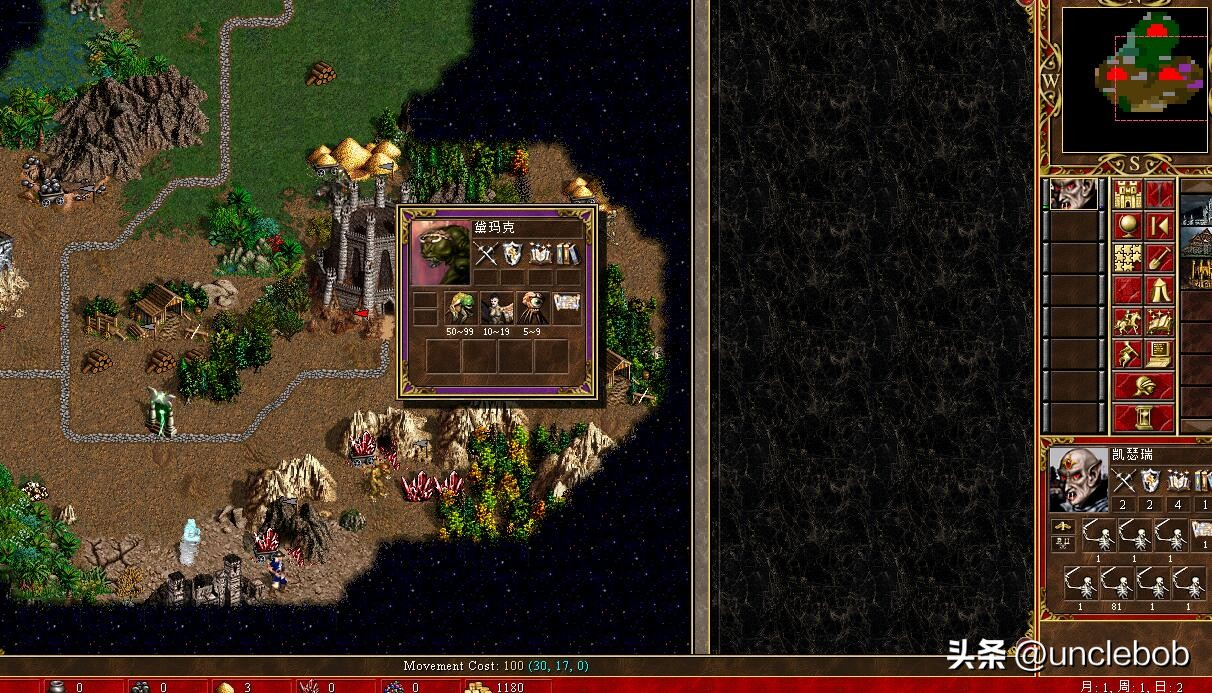Open the hero portrait in the info panel
This screenshot has width=1212, height=693.
(x=1079, y=479)
